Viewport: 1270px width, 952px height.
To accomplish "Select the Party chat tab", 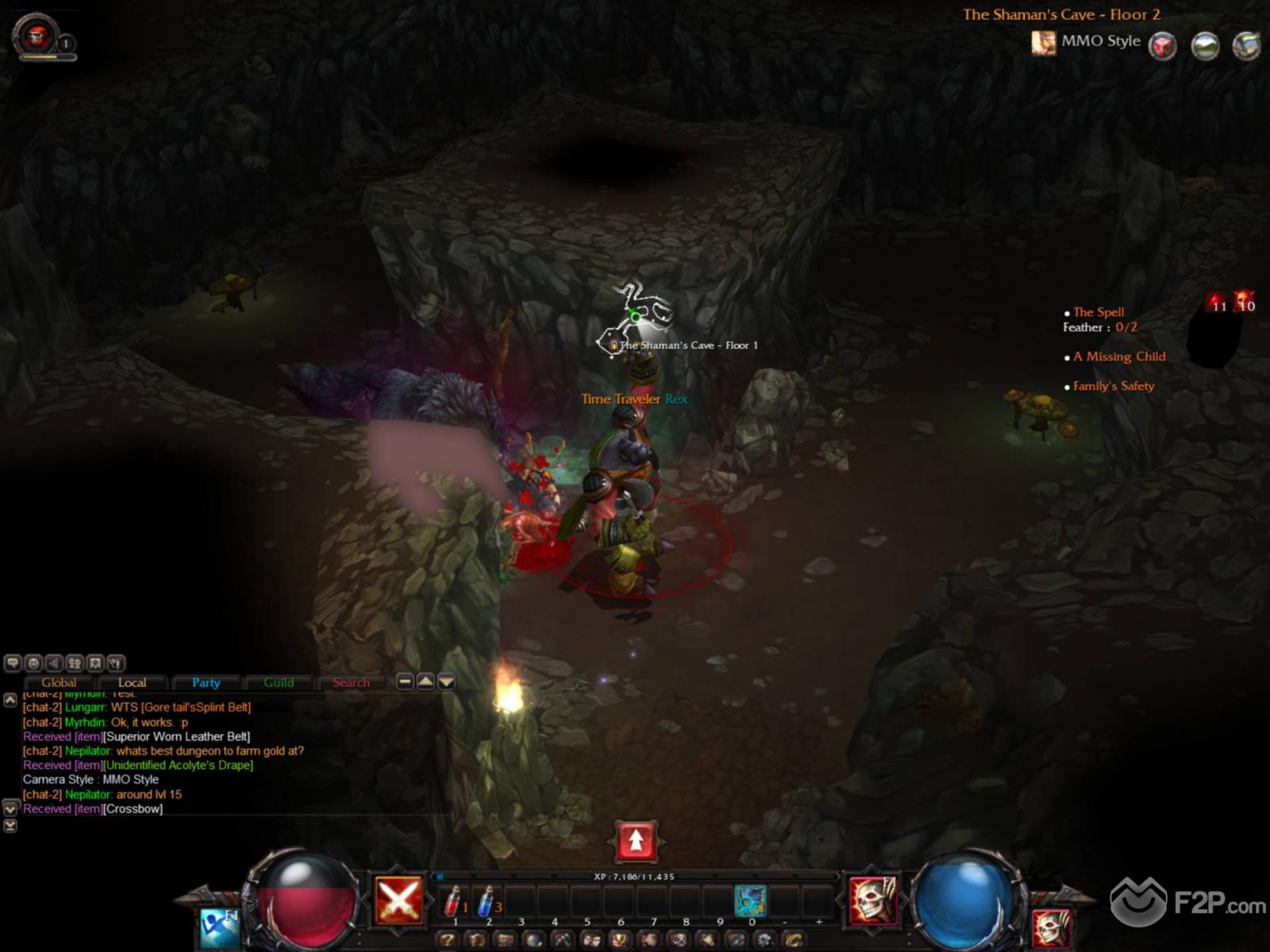I will coord(206,683).
